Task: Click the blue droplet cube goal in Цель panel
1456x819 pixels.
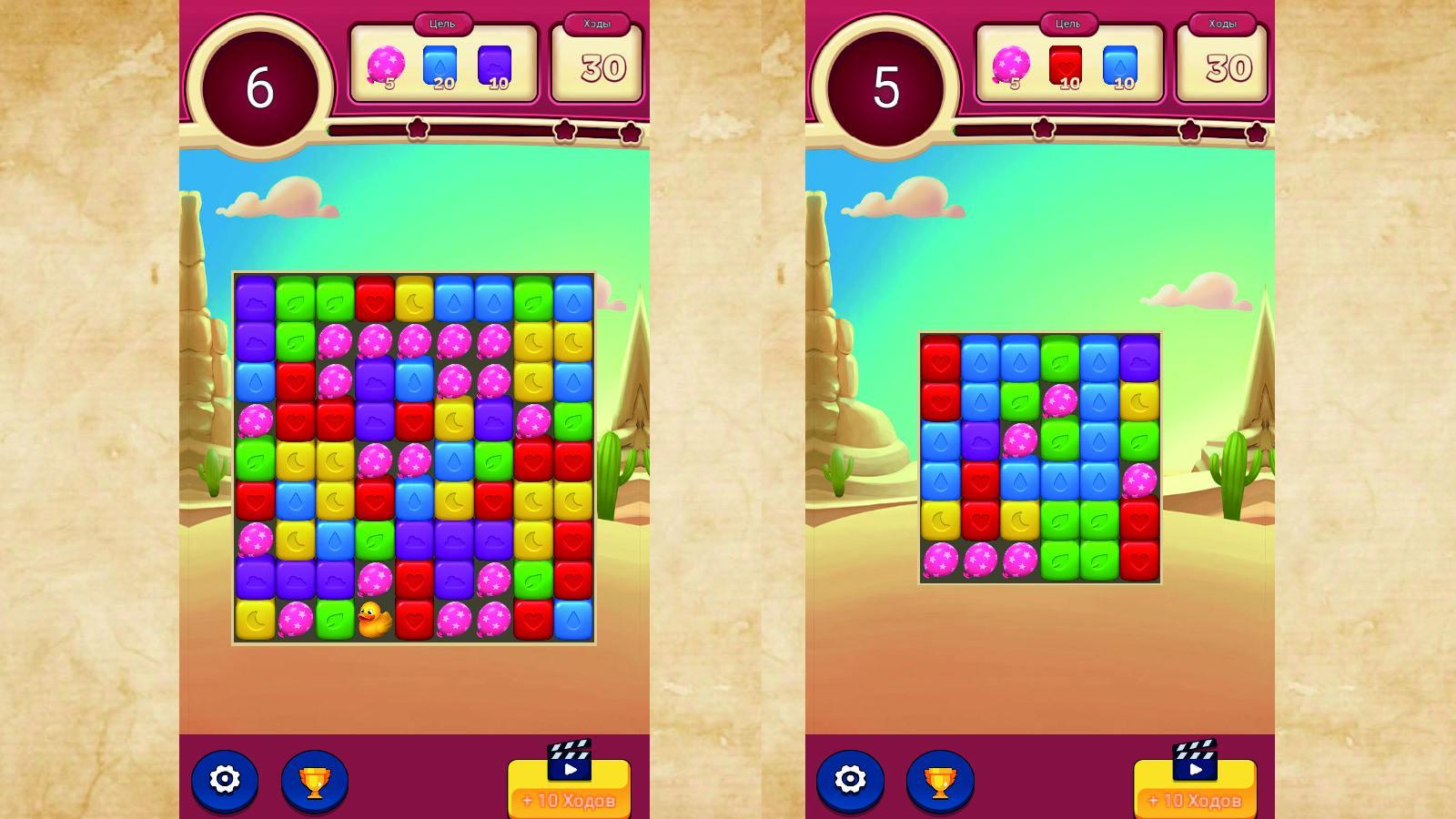Action: [x=441, y=64]
